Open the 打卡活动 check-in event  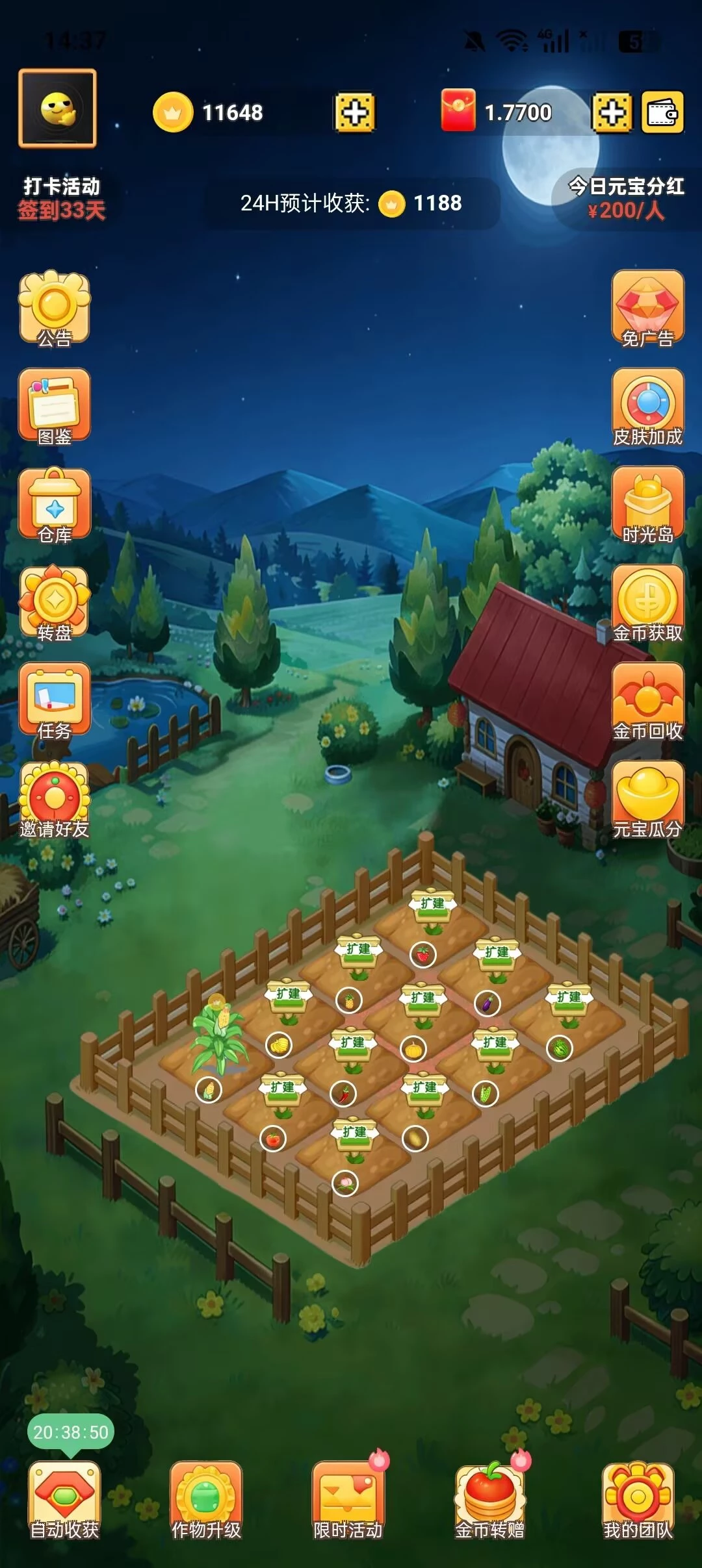62,198
